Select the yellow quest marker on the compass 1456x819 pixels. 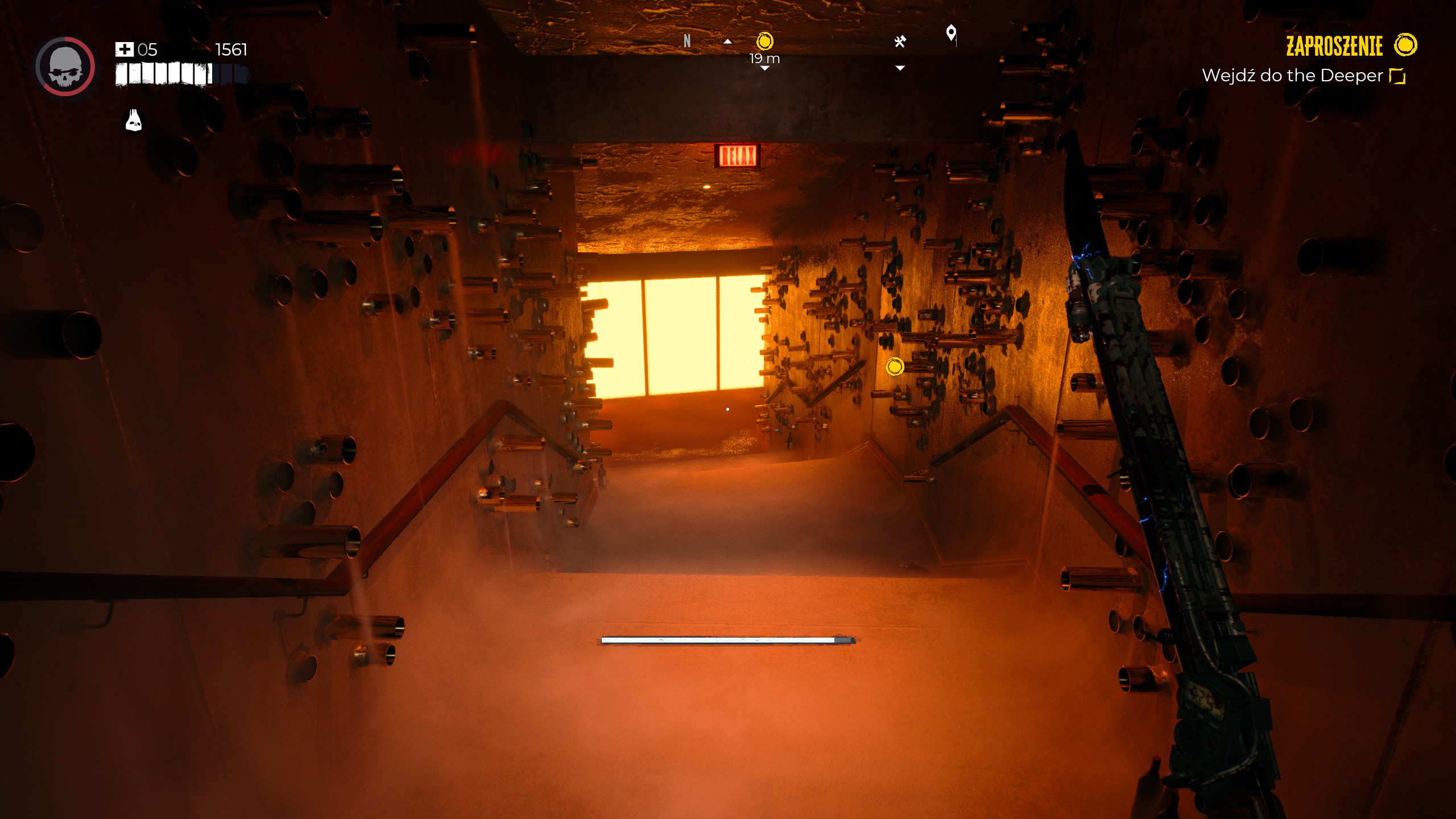click(765, 42)
